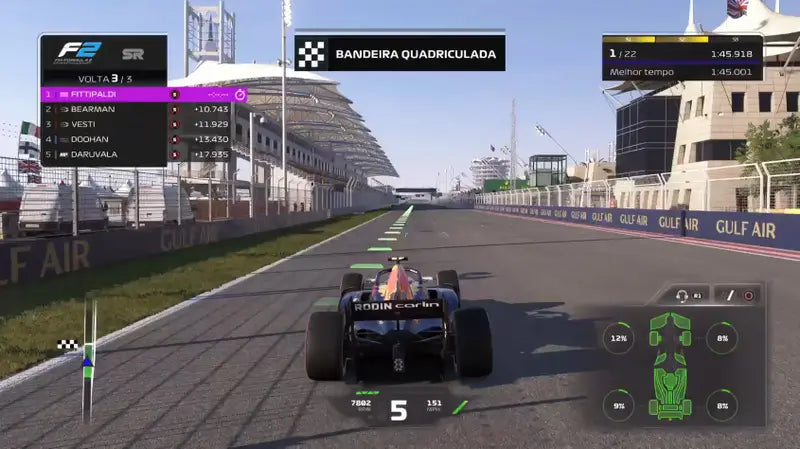800x449 pixels.
Task: Click the red record circle icon
Action: click(x=747, y=296)
